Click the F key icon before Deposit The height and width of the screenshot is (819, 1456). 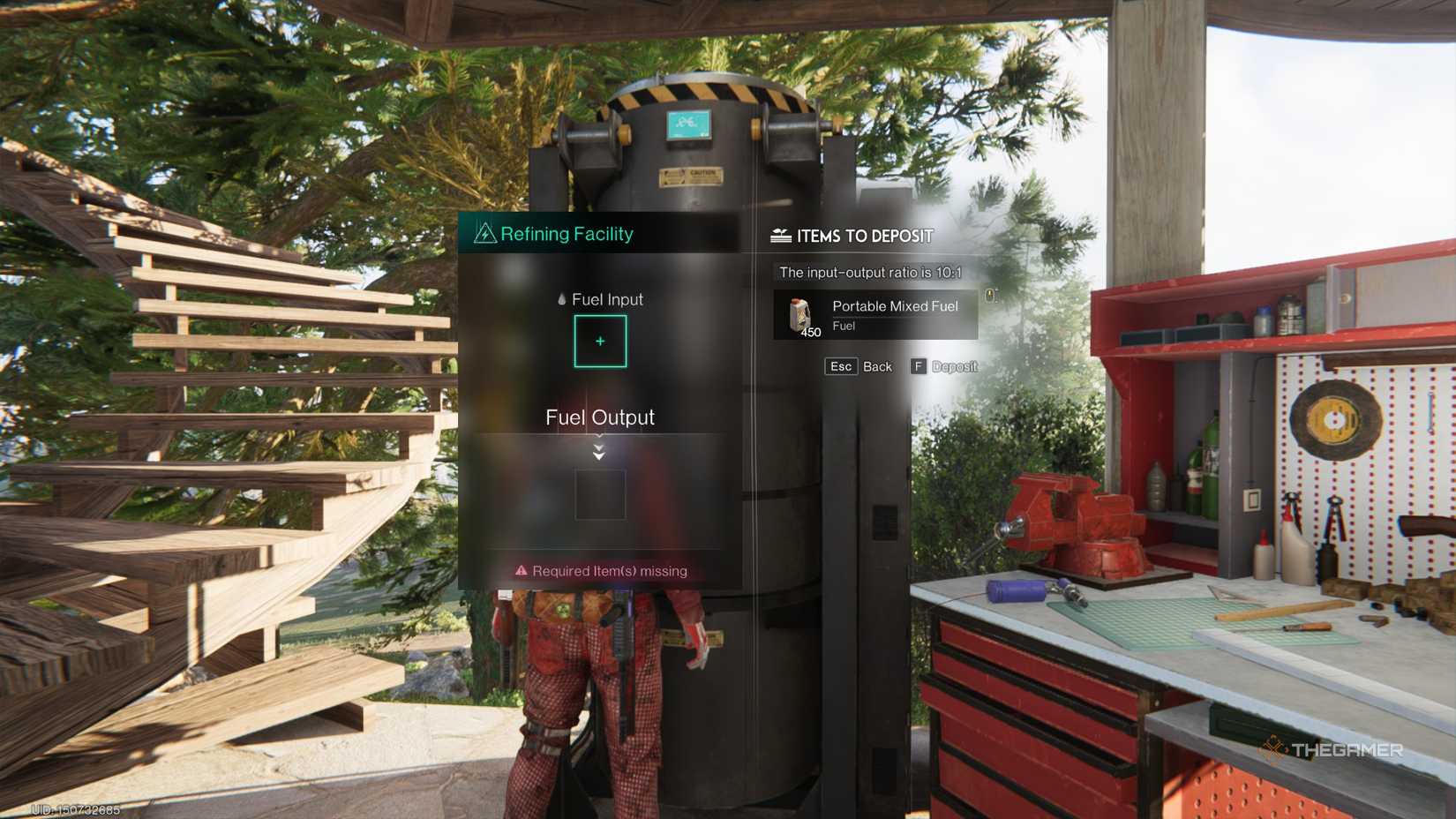pos(918,365)
